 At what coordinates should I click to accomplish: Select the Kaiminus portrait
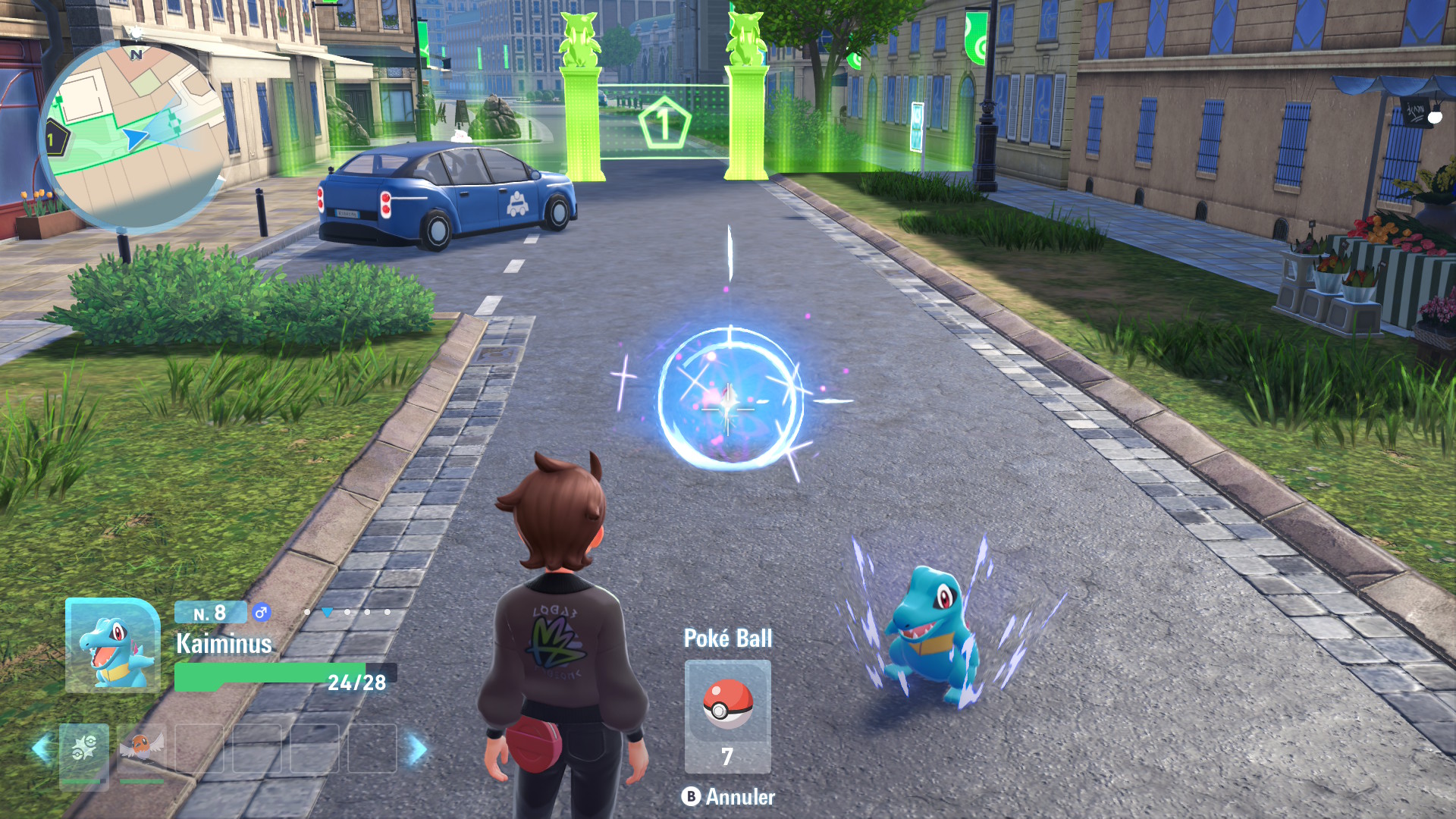click(x=113, y=645)
